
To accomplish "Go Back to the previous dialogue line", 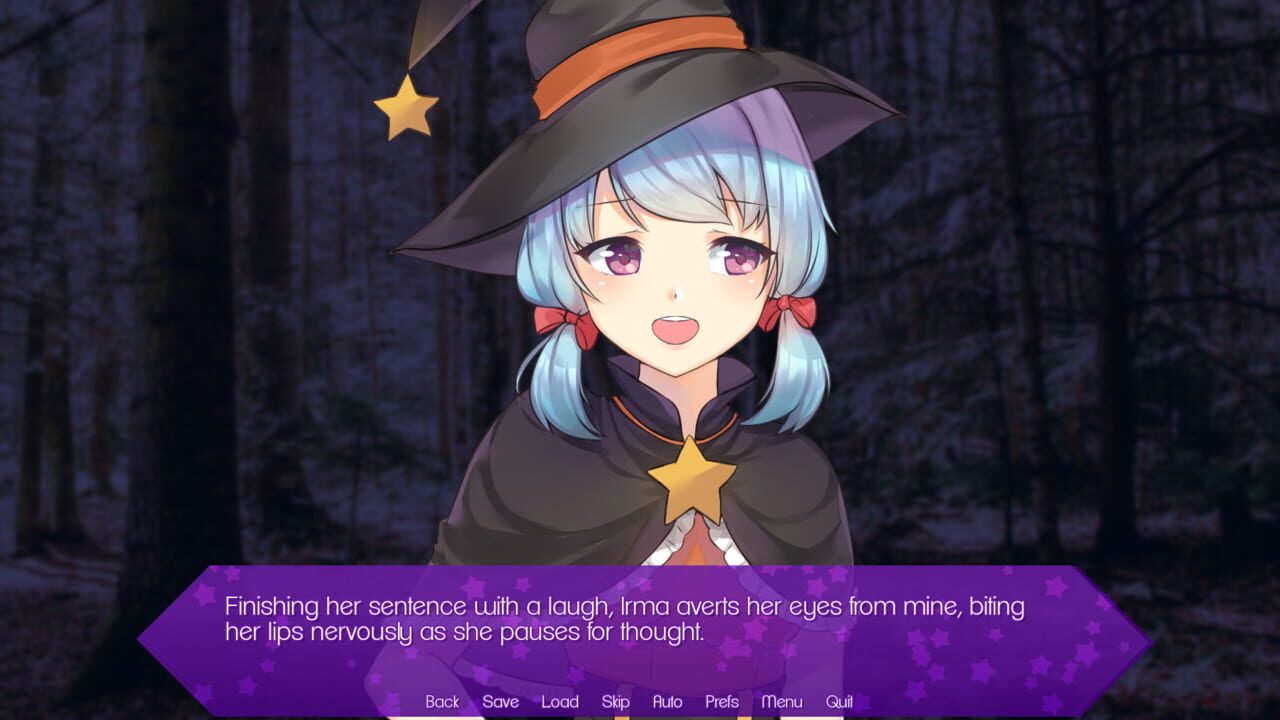I will (441, 702).
